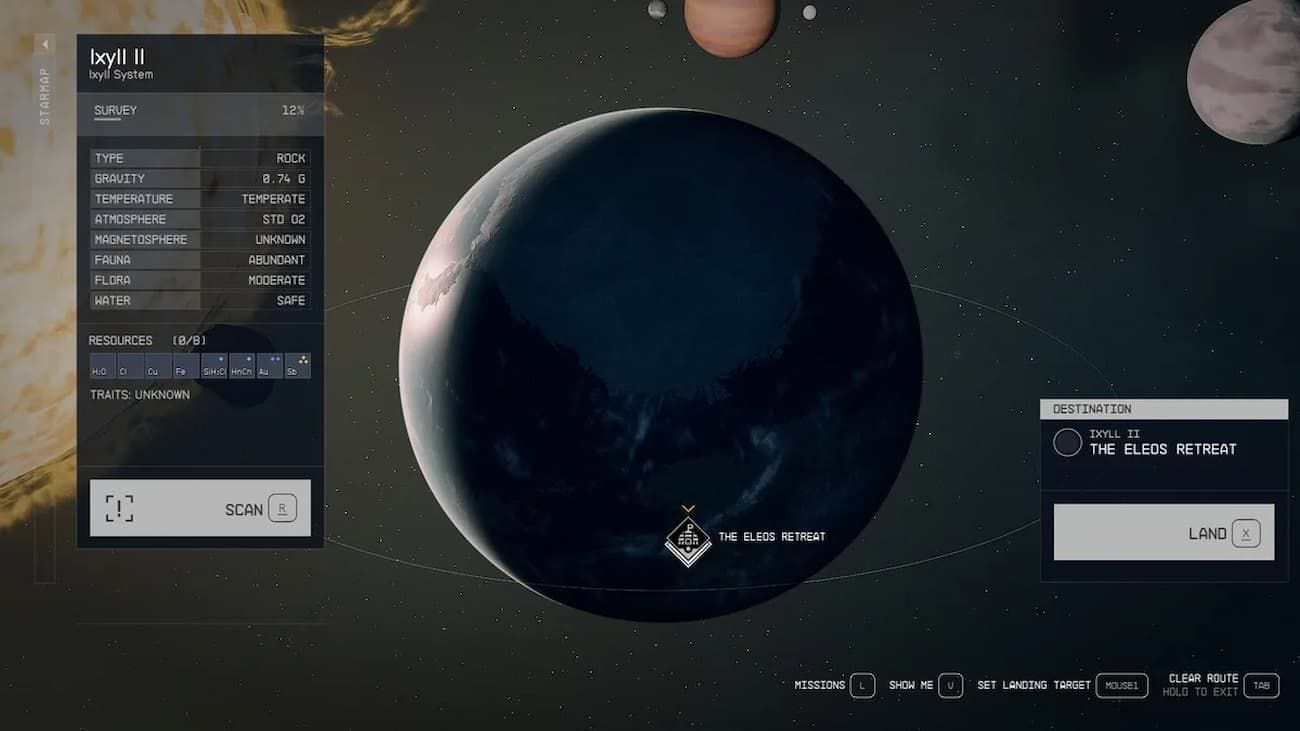Click the SiH3Cl resource icon
Screen dimensions: 1300x731
coord(213,366)
